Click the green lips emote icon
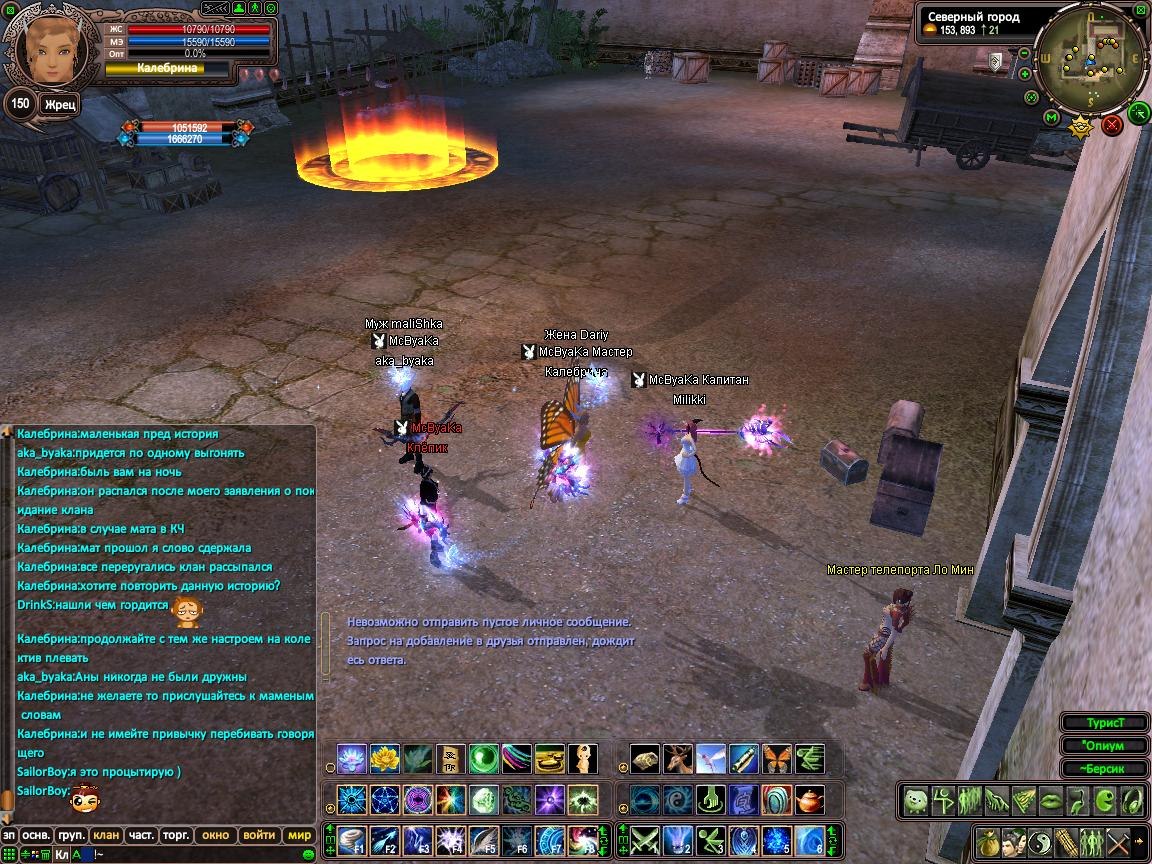 tap(1050, 800)
